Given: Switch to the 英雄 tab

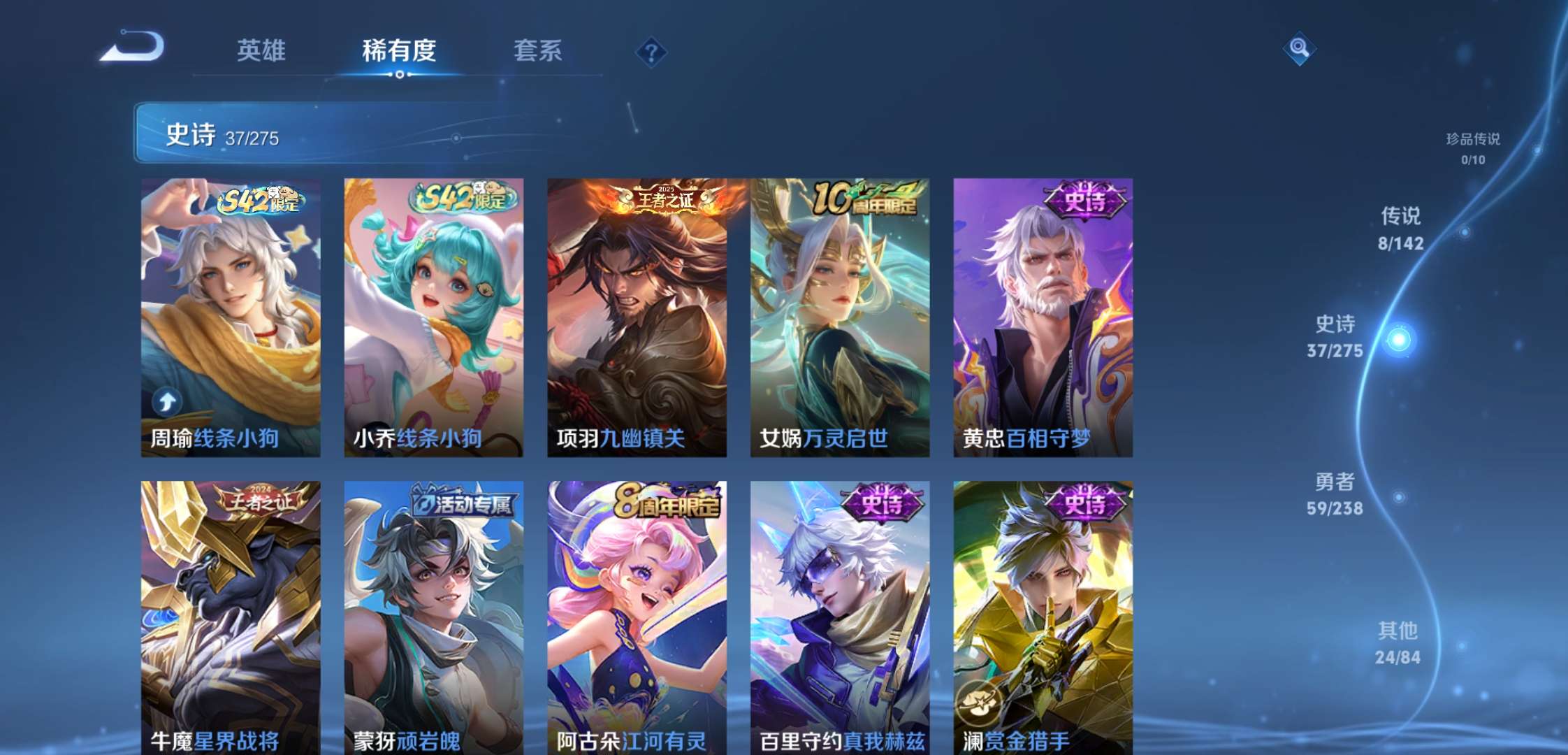Looking at the screenshot, I should pyautogui.click(x=261, y=51).
